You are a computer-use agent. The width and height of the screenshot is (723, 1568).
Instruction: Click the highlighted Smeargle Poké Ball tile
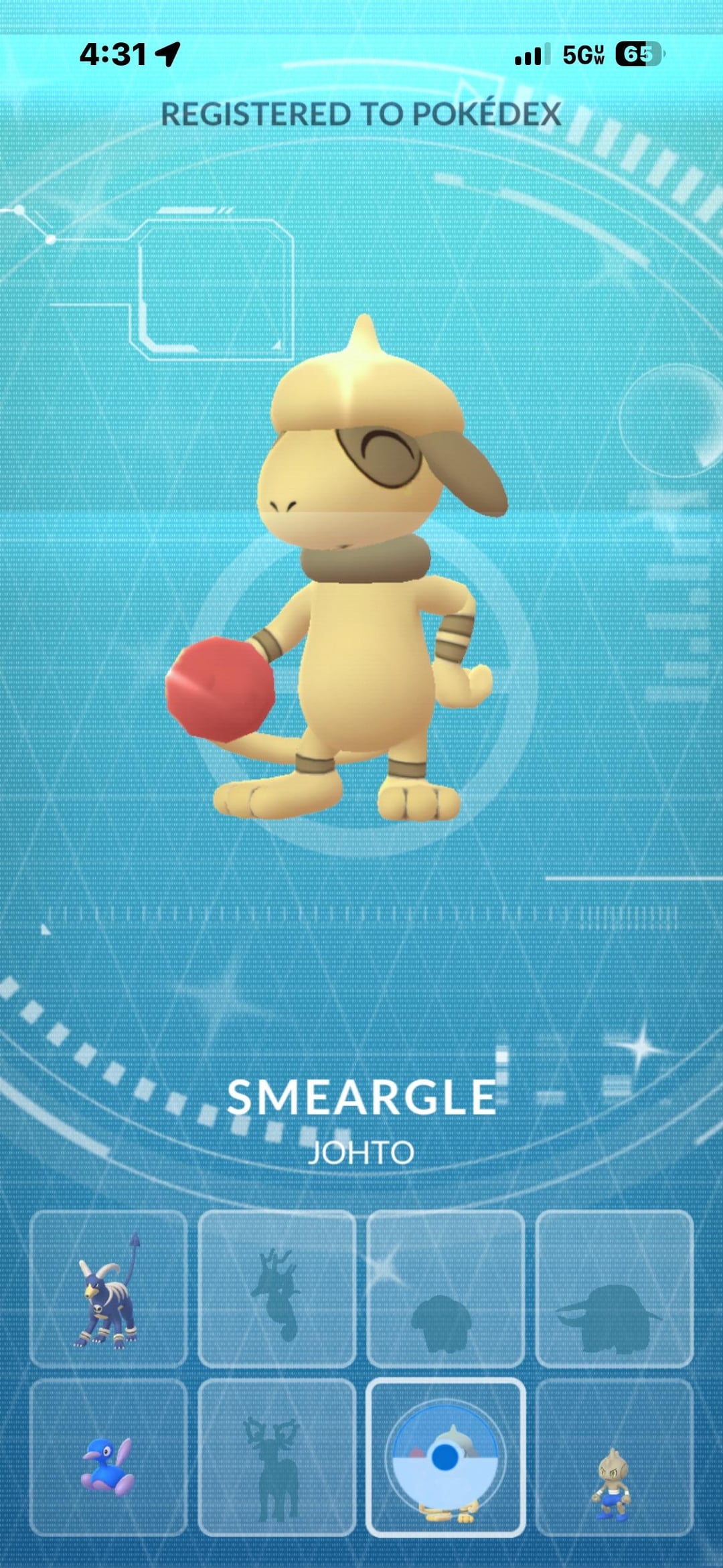coord(445,1457)
